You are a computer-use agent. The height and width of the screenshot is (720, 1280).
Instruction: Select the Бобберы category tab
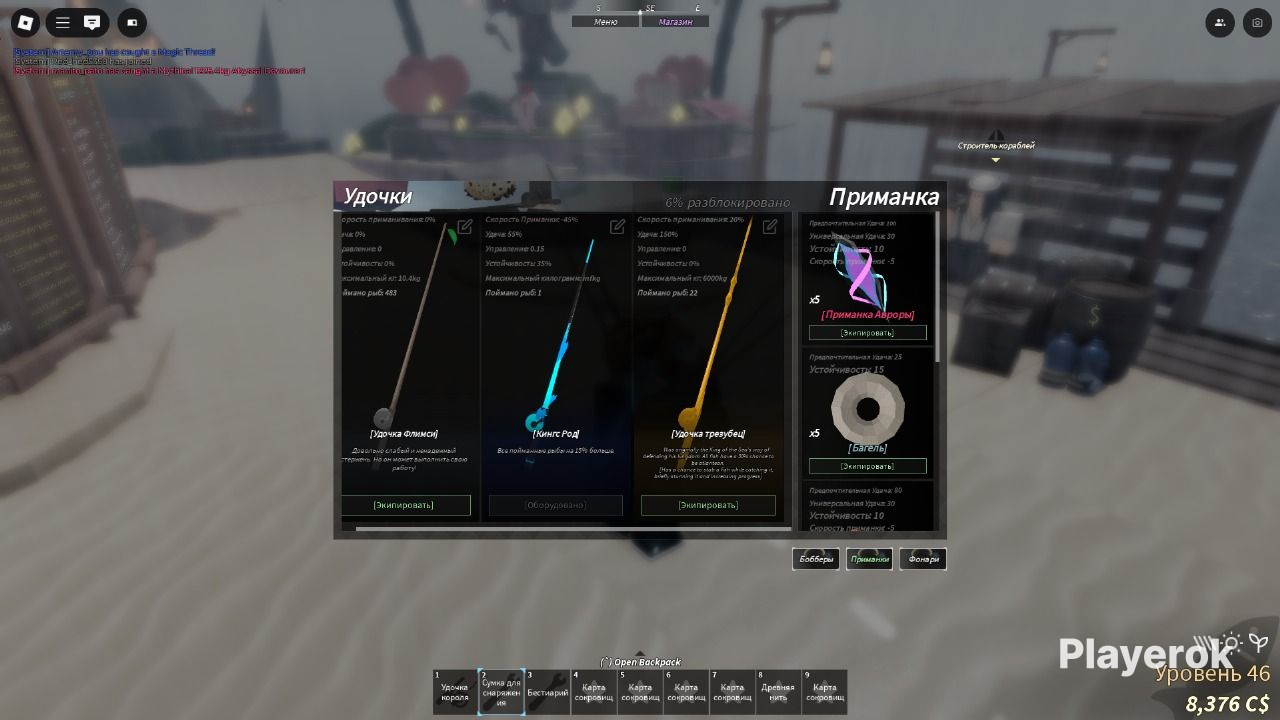815,558
